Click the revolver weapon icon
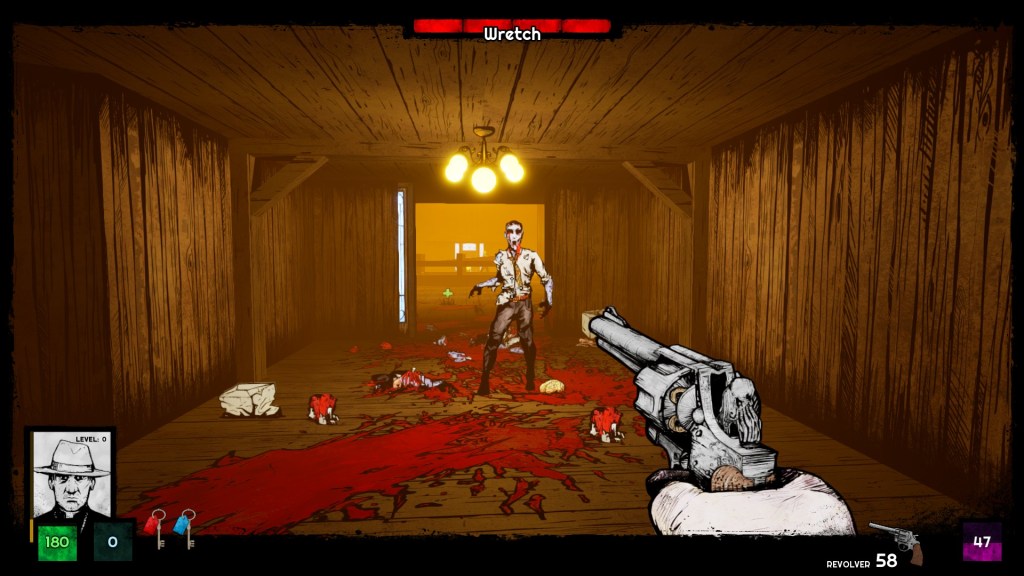1024x576 pixels. pyautogui.click(x=896, y=540)
